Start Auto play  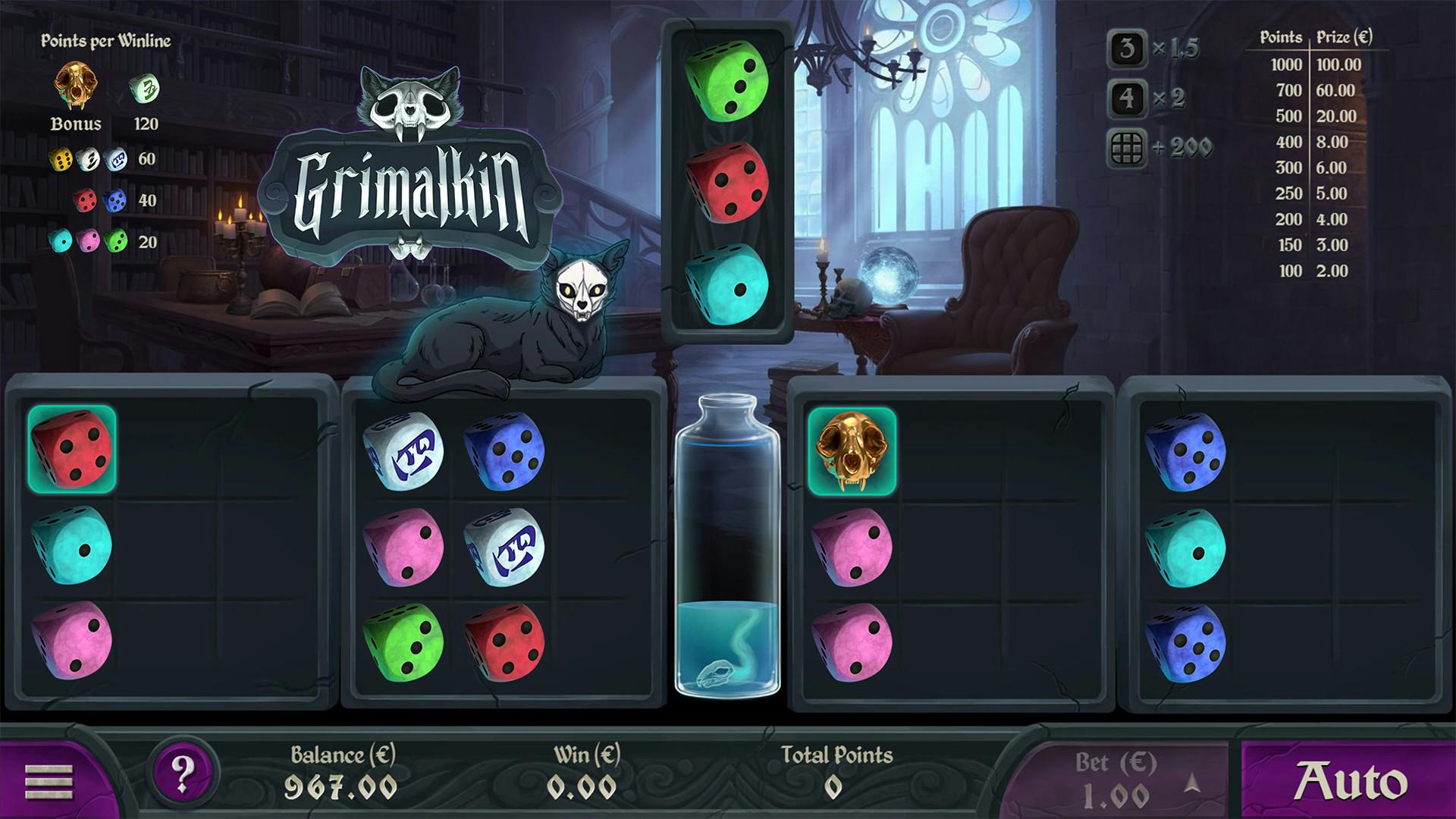[x=1349, y=781]
